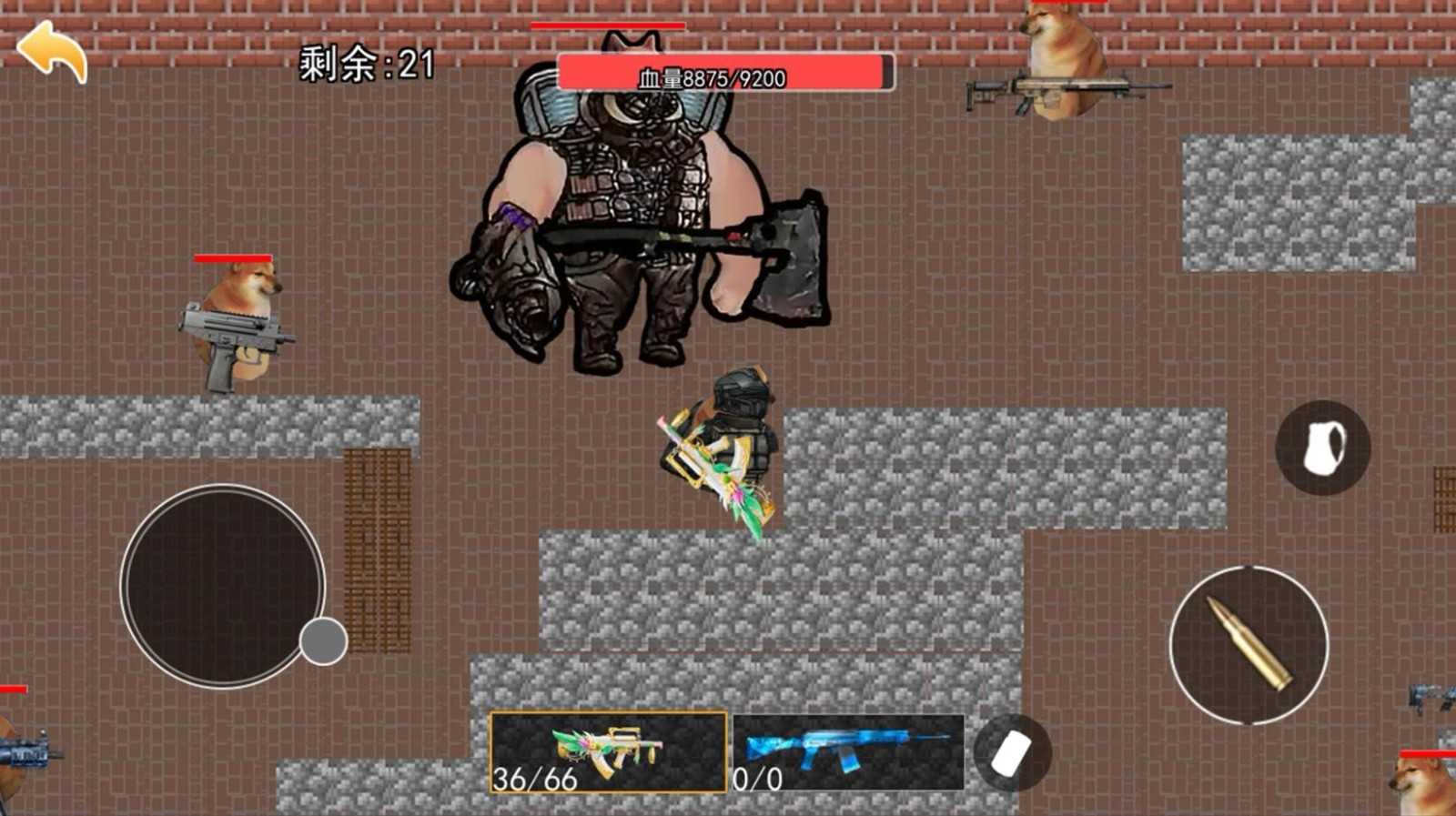Image resolution: width=1456 pixels, height=816 pixels.
Task: Target the boss enemy carrying the giant axe
Action: [637, 209]
